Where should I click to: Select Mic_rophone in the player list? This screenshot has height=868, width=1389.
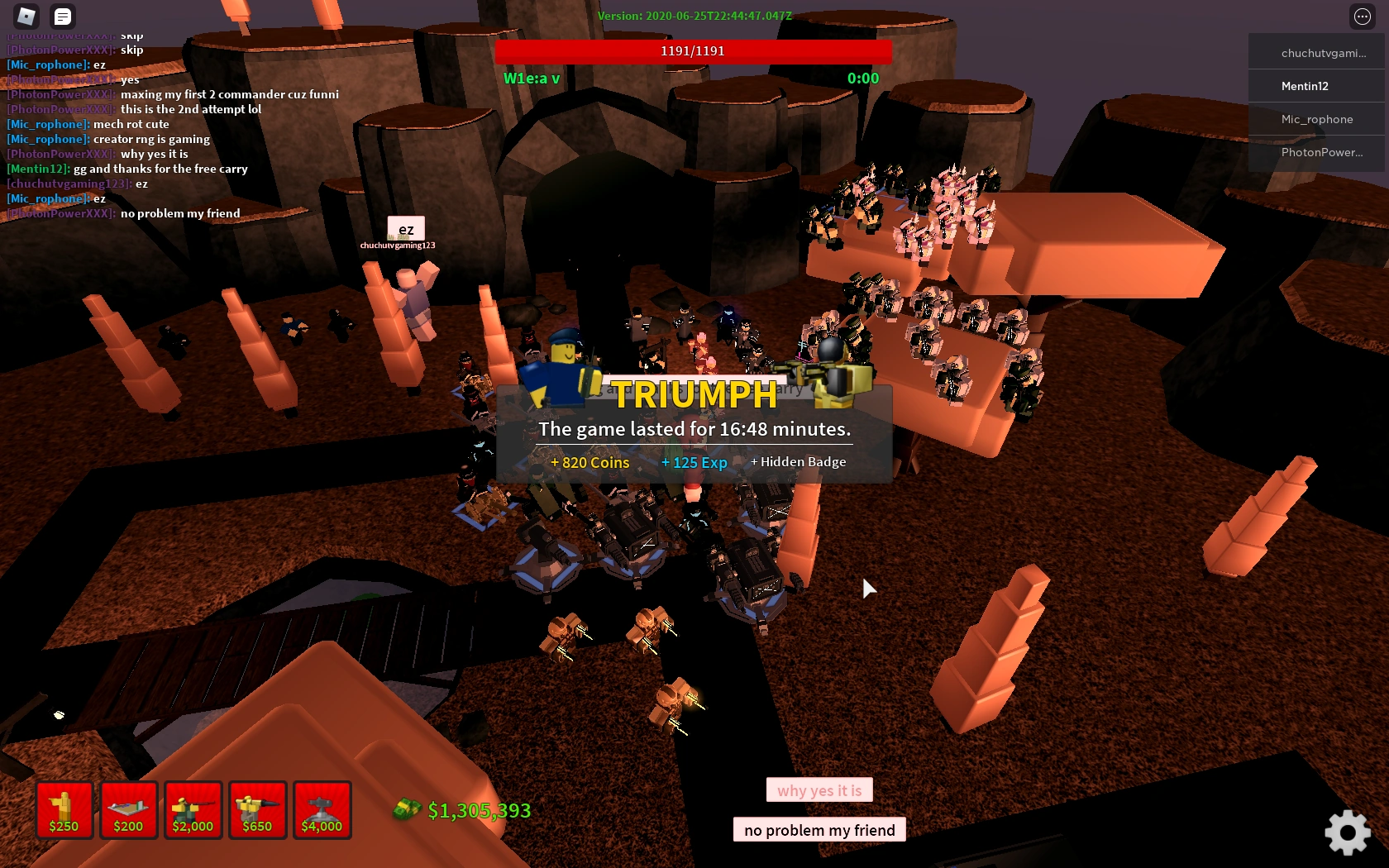[x=1317, y=119]
